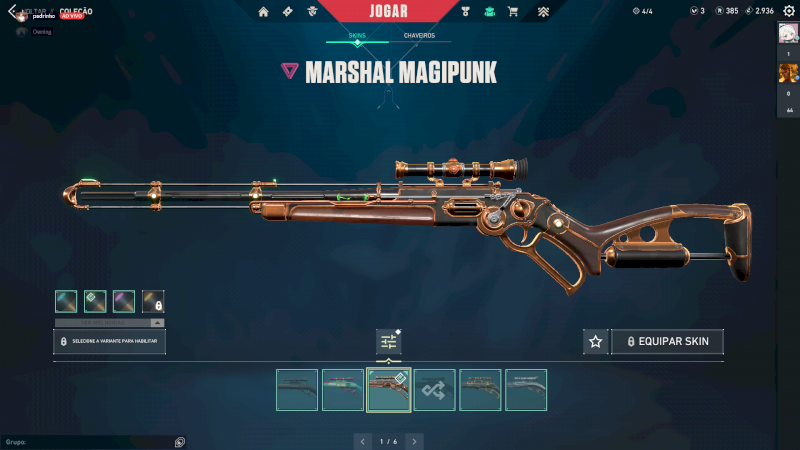Image resolution: width=800 pixels, height=450 pixels.
Task: Go to the next skin page
Action: [x=415, y=441]
